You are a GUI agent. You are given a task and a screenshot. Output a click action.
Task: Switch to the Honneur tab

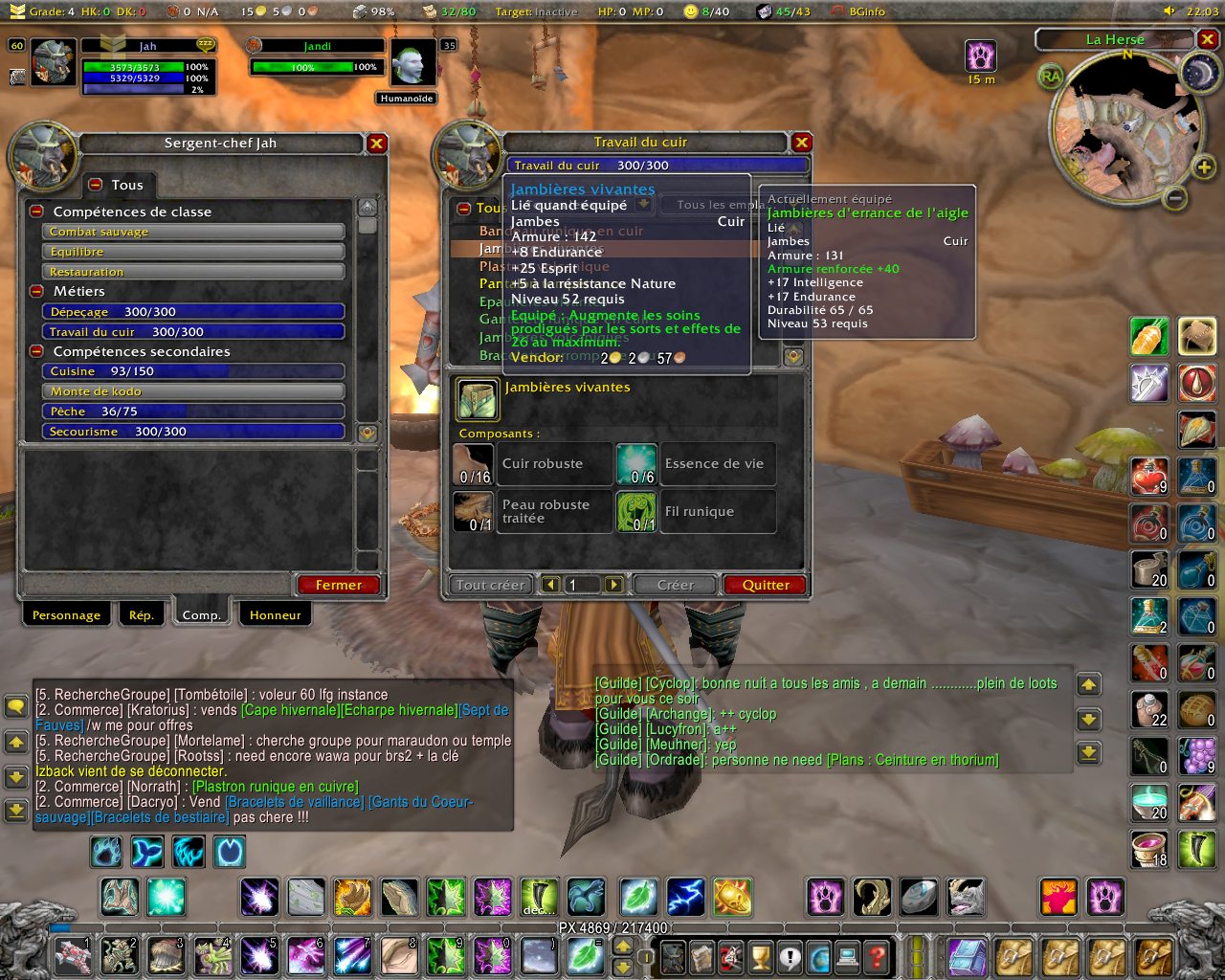(275, 615)
